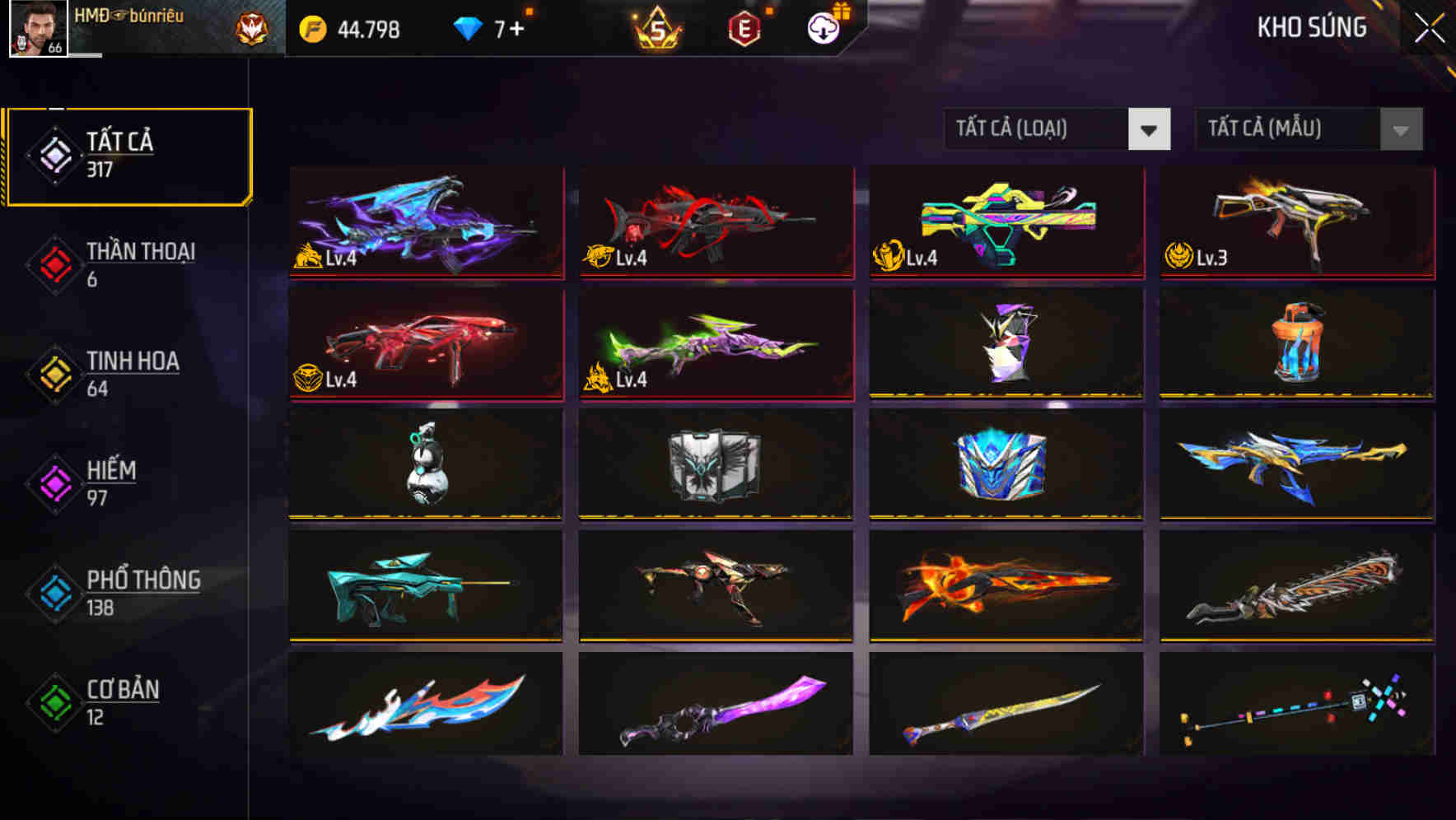The height and width of the screenshot is (820, 1456).
Task: Open the KHO SÚNG title area
Action: [x=1311, y=27]
